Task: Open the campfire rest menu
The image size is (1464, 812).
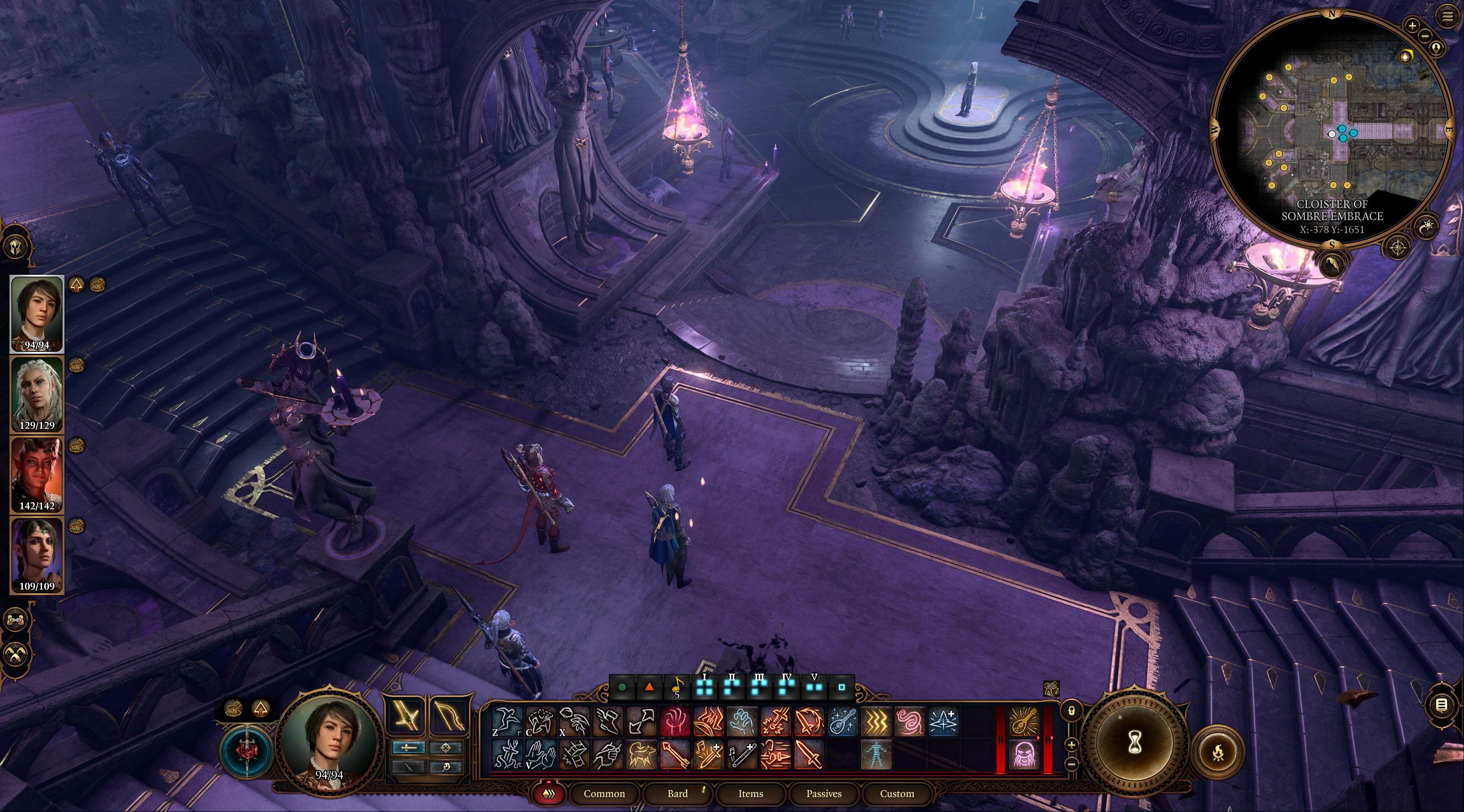Action: tap(1218, 753)
